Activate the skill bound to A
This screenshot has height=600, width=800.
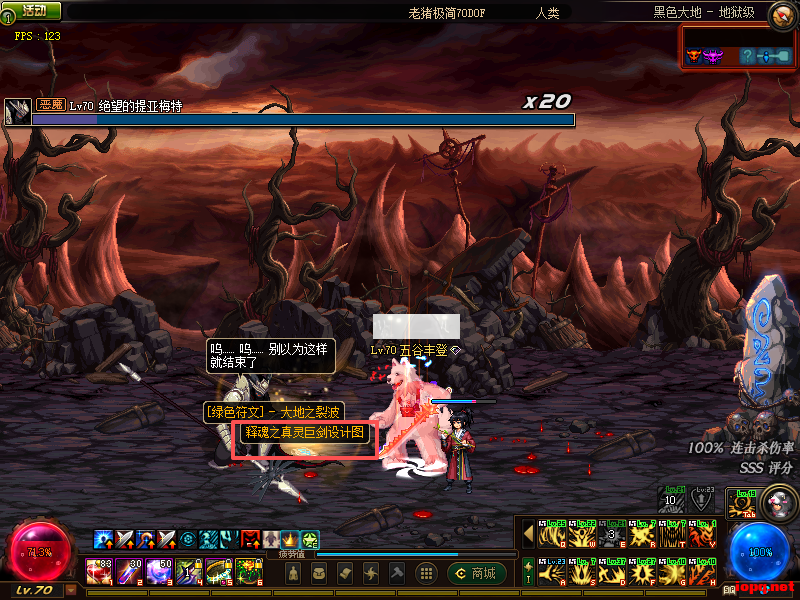coord(550,572)
